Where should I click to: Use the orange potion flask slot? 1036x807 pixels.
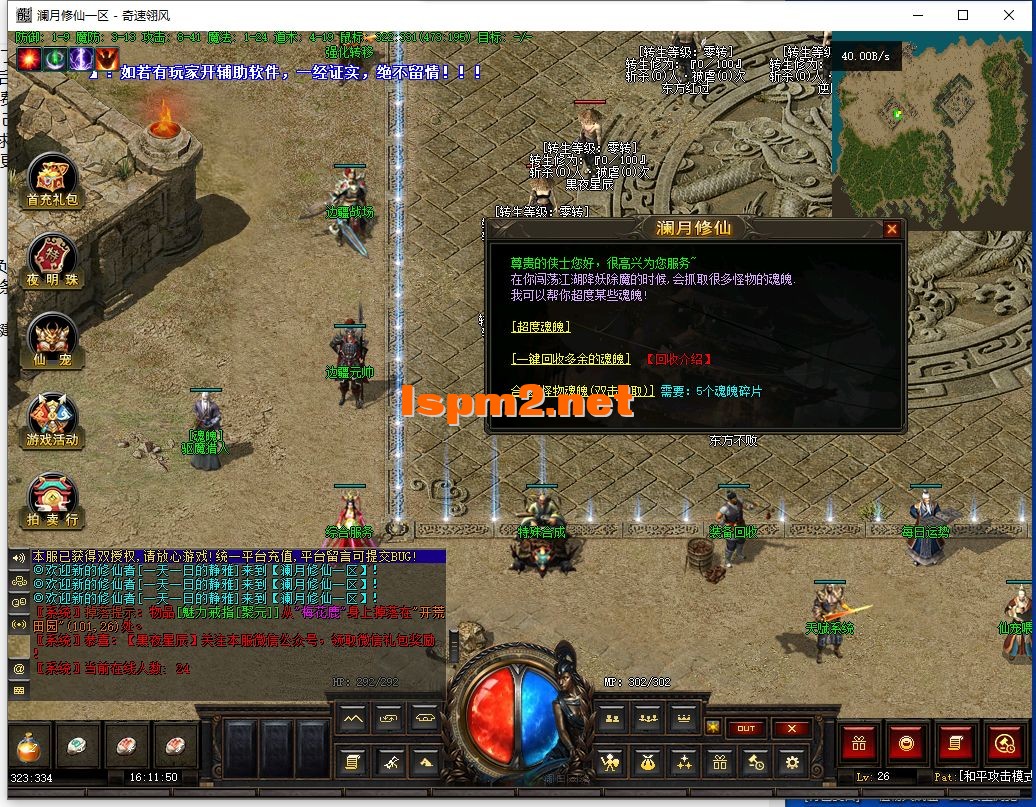coord(27,746)
